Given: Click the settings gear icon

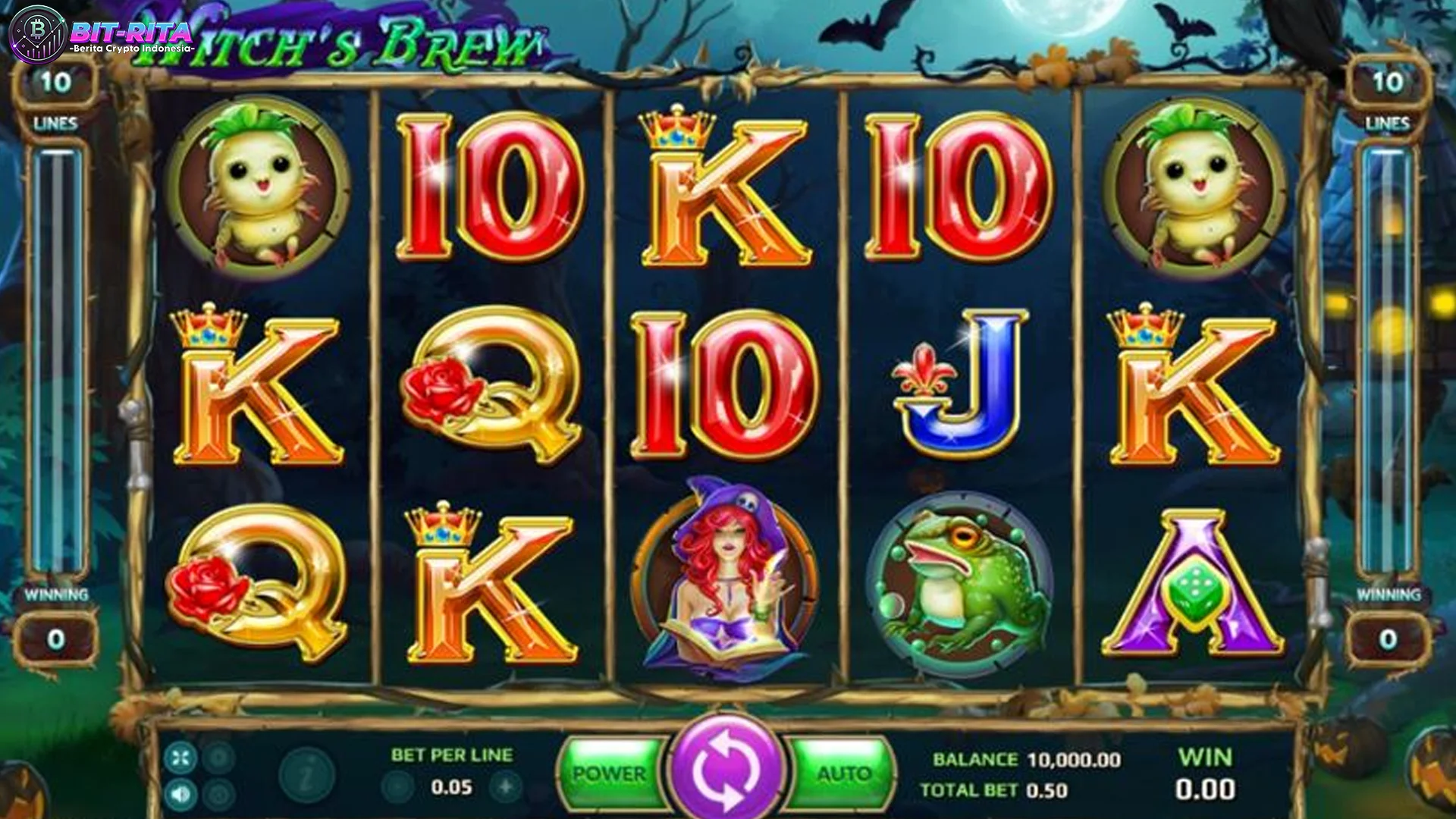Looking at the screenshot, I should [216, 757].
